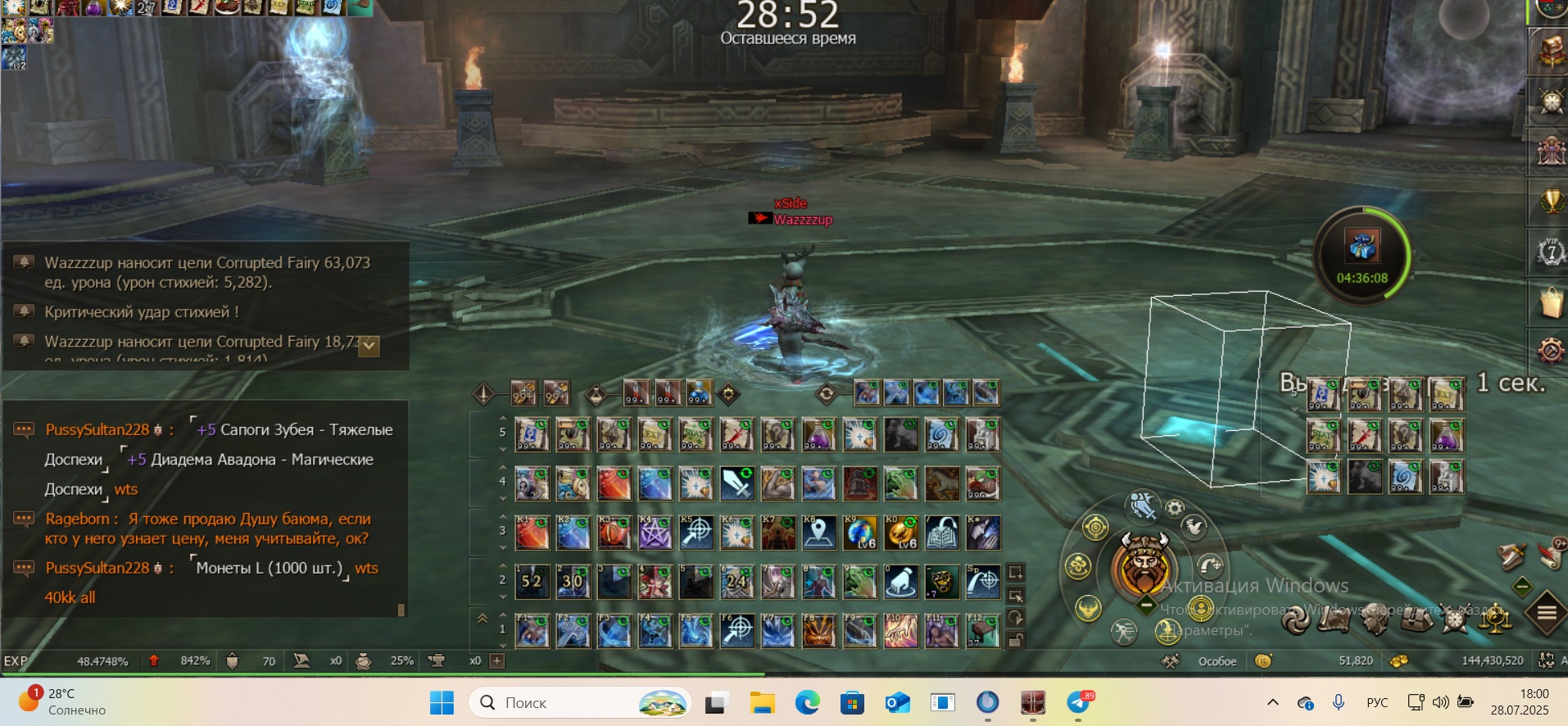Open Telegram from the taskbar
The height and width of the screenshot is (726, 1568).
(1078, 702)
